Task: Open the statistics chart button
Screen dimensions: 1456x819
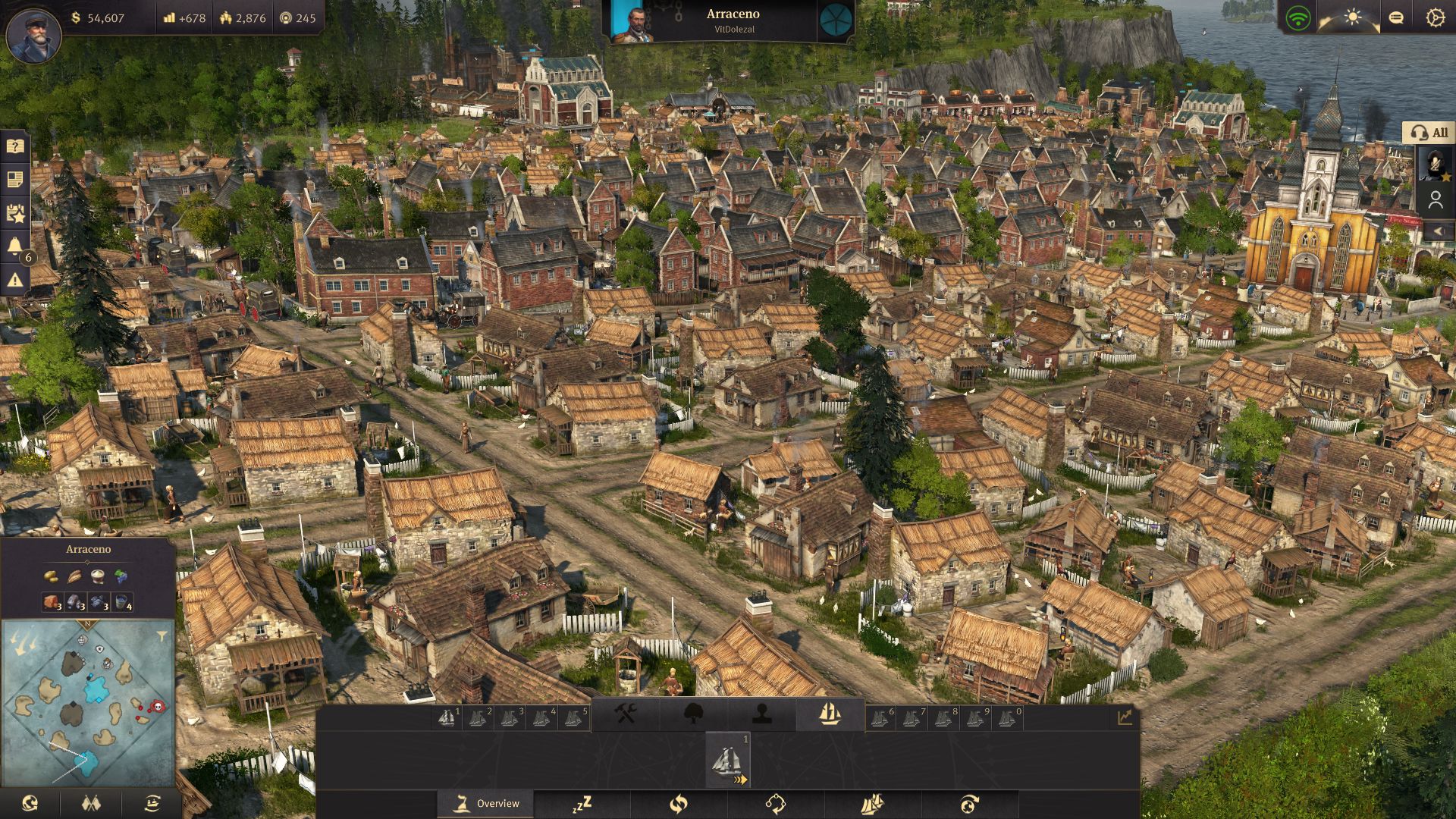Action: (1124, 717)
